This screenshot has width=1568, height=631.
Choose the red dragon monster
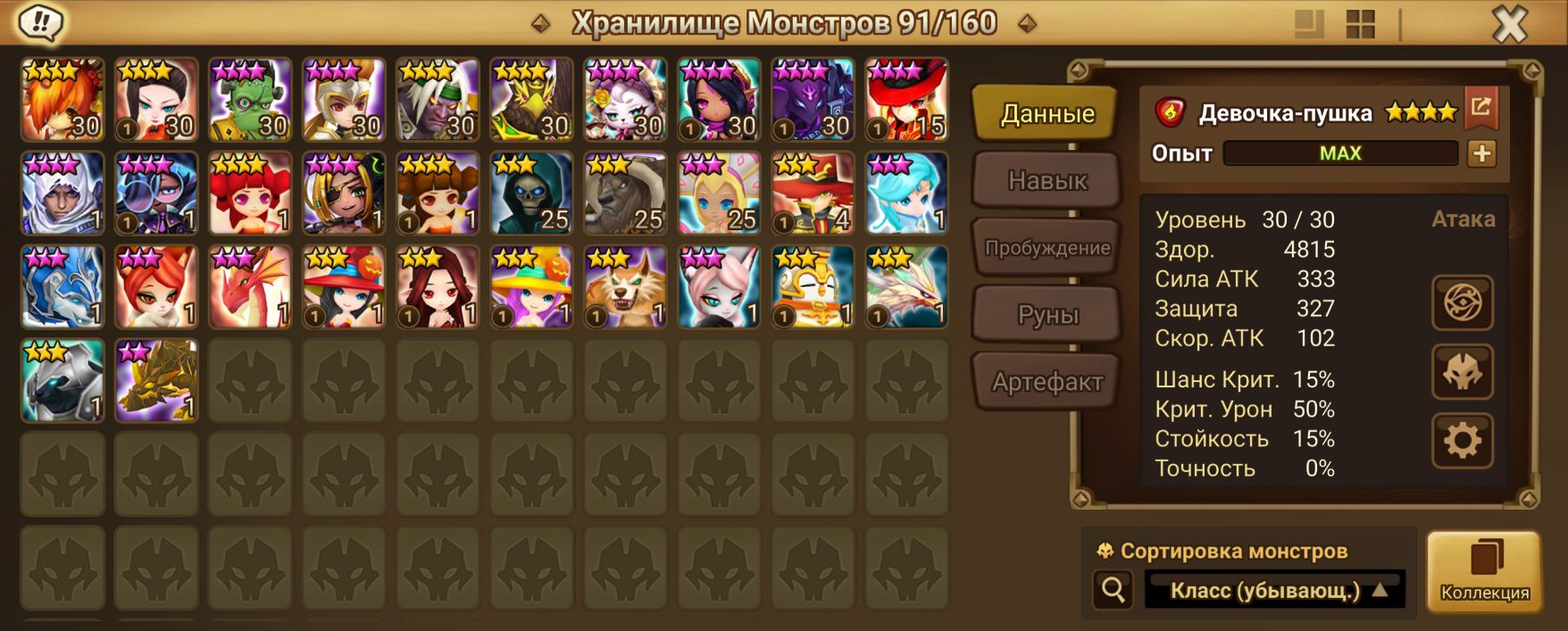(250, 287)
